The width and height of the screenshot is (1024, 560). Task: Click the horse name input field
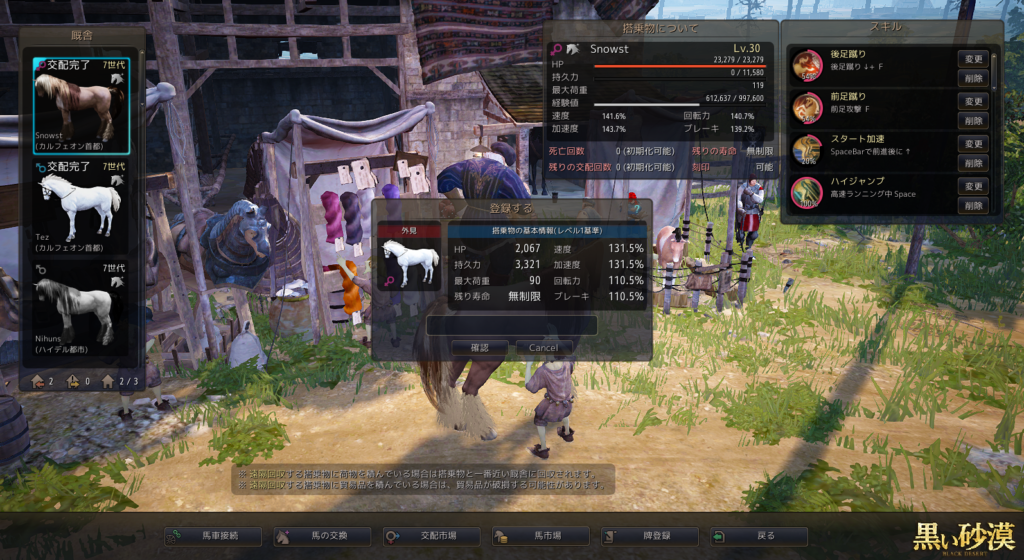point(512,325)
